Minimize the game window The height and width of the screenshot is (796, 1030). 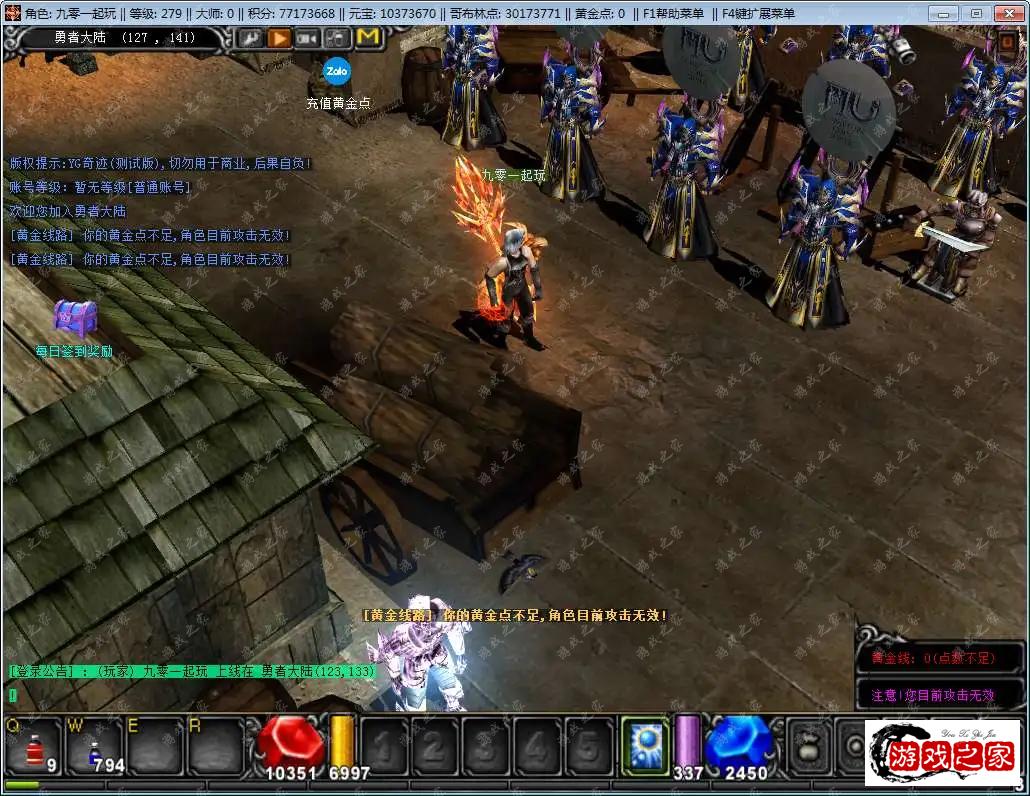tap(945, 13)
